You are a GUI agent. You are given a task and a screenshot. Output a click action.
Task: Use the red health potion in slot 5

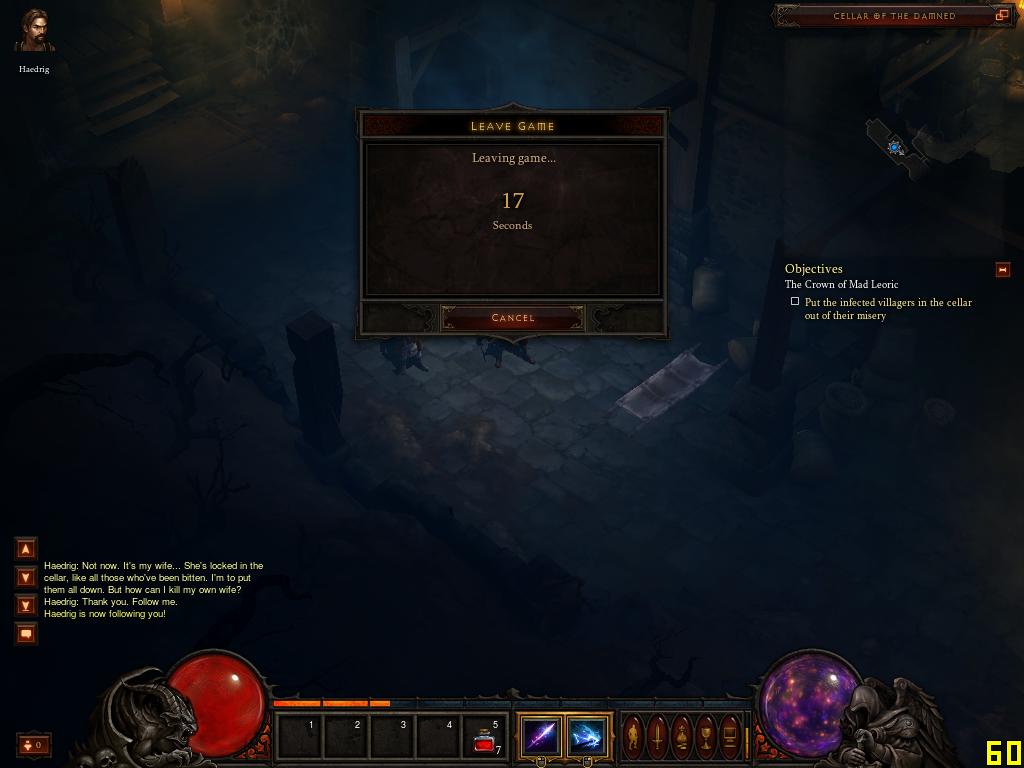click(486, 738)
